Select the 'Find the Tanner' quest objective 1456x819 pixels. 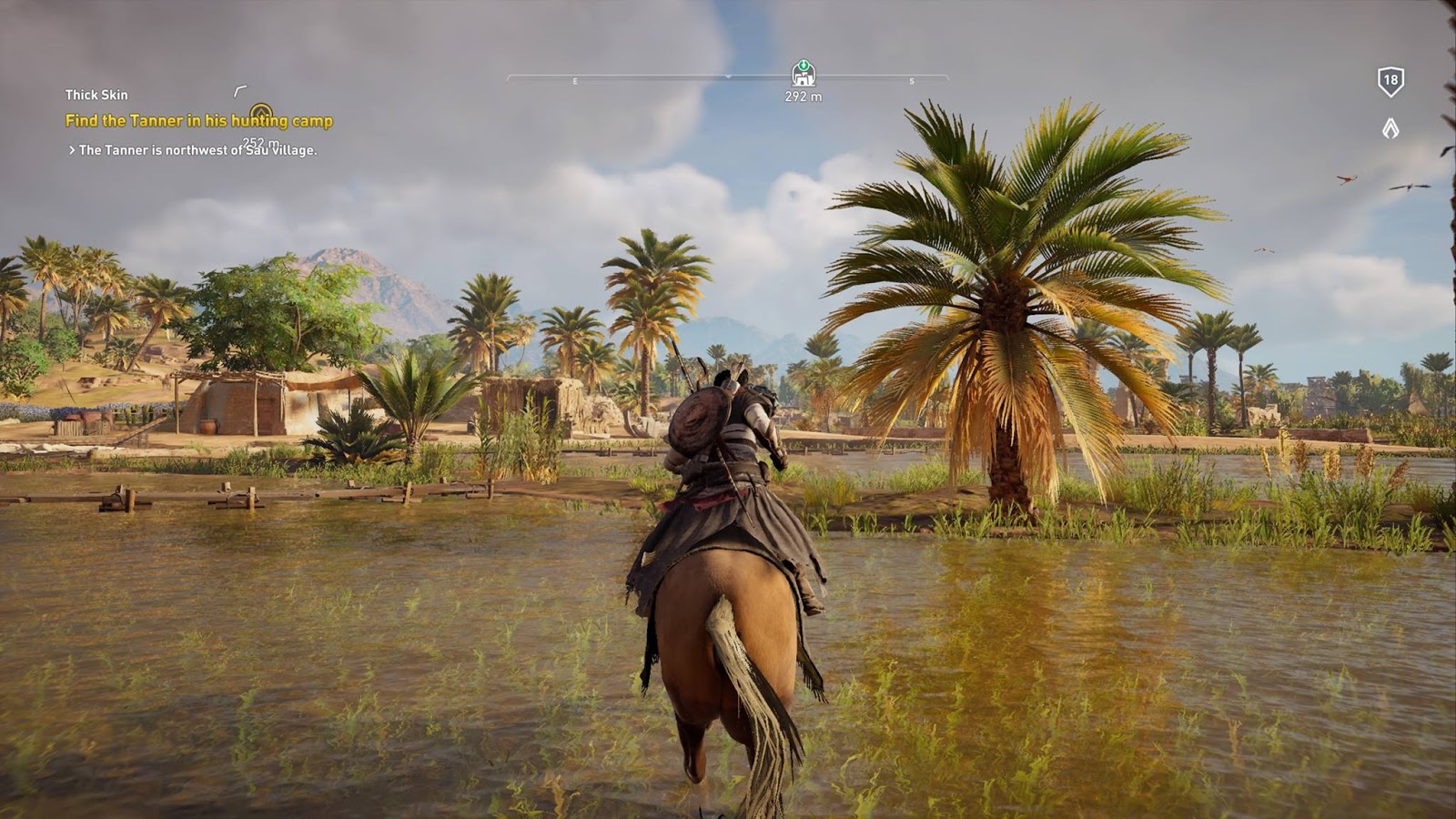pos(198,121)
